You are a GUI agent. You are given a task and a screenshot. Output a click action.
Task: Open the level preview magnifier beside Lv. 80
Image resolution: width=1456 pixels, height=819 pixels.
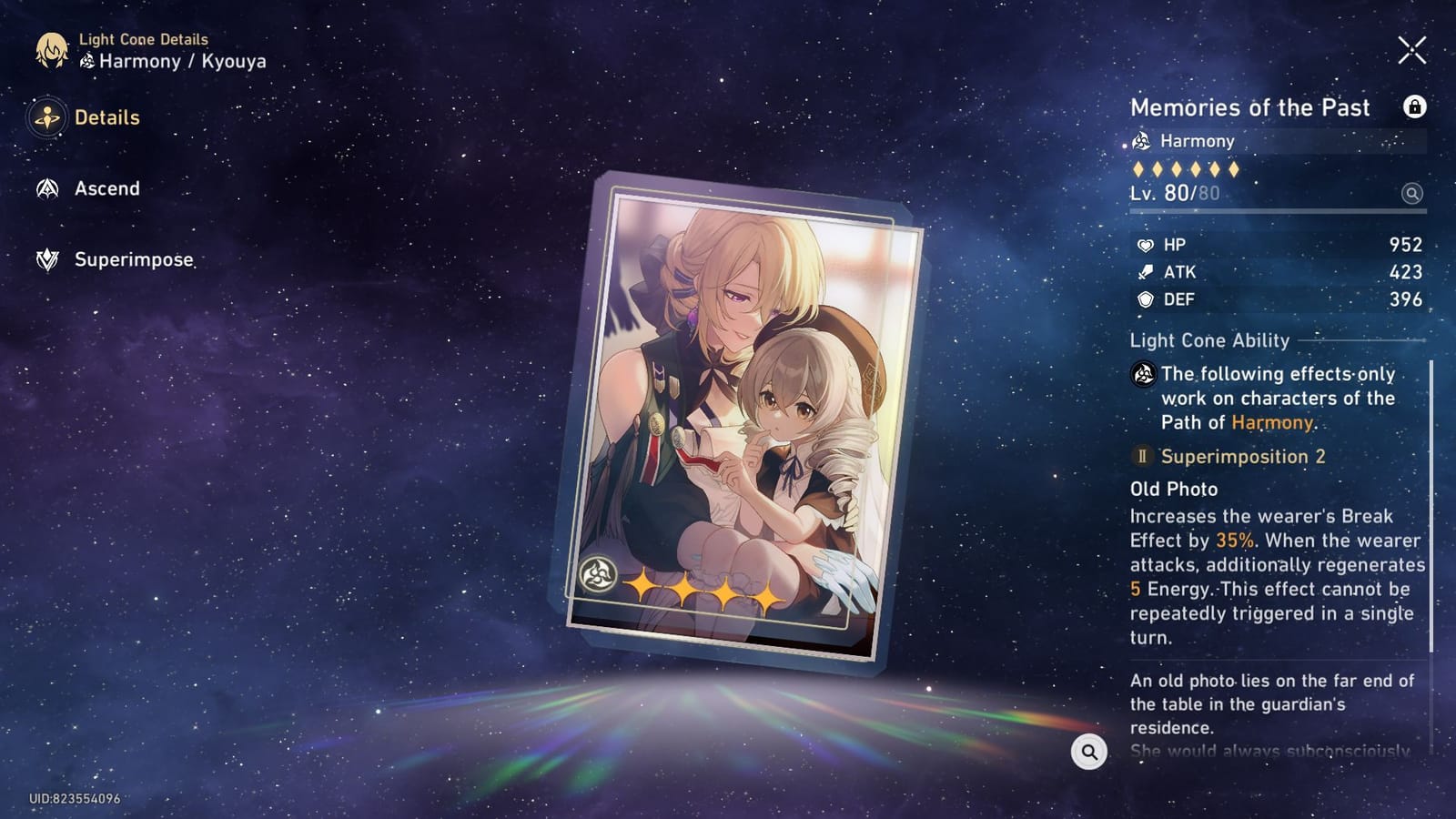(x=1410, y=195)
